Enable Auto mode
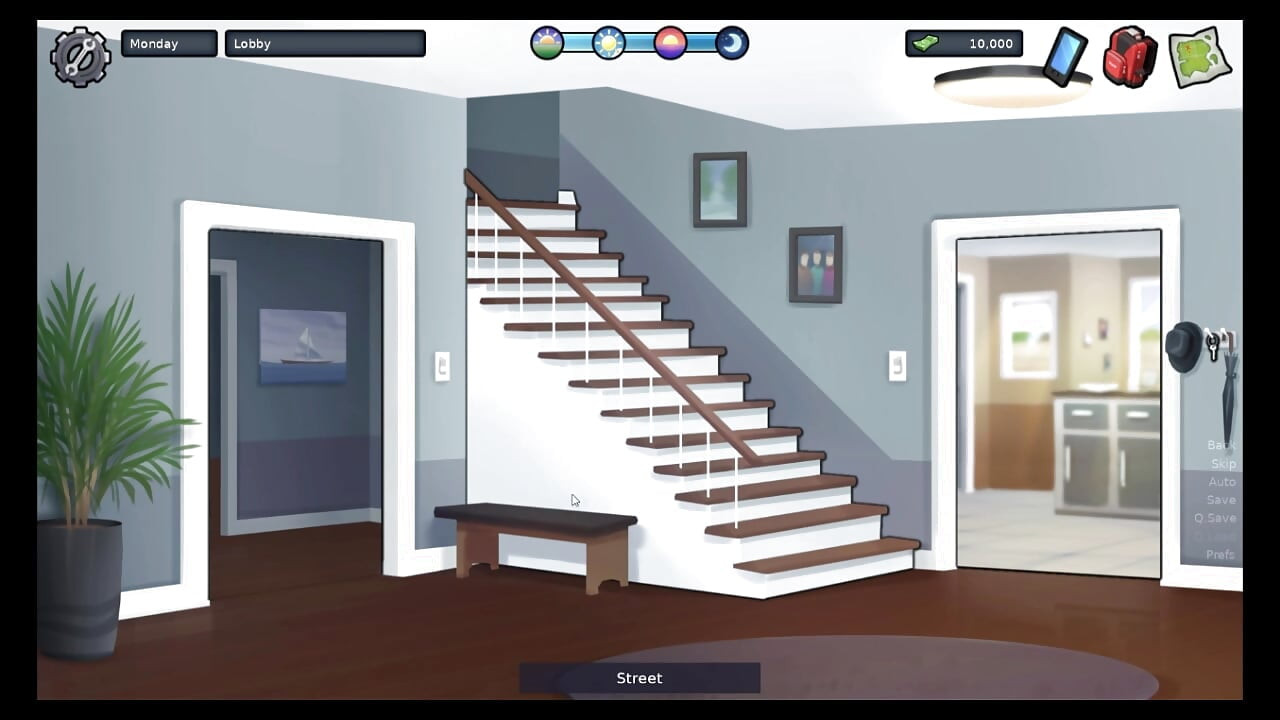This screenshot has width=1280, height=720. click(x=1222, y=481)
